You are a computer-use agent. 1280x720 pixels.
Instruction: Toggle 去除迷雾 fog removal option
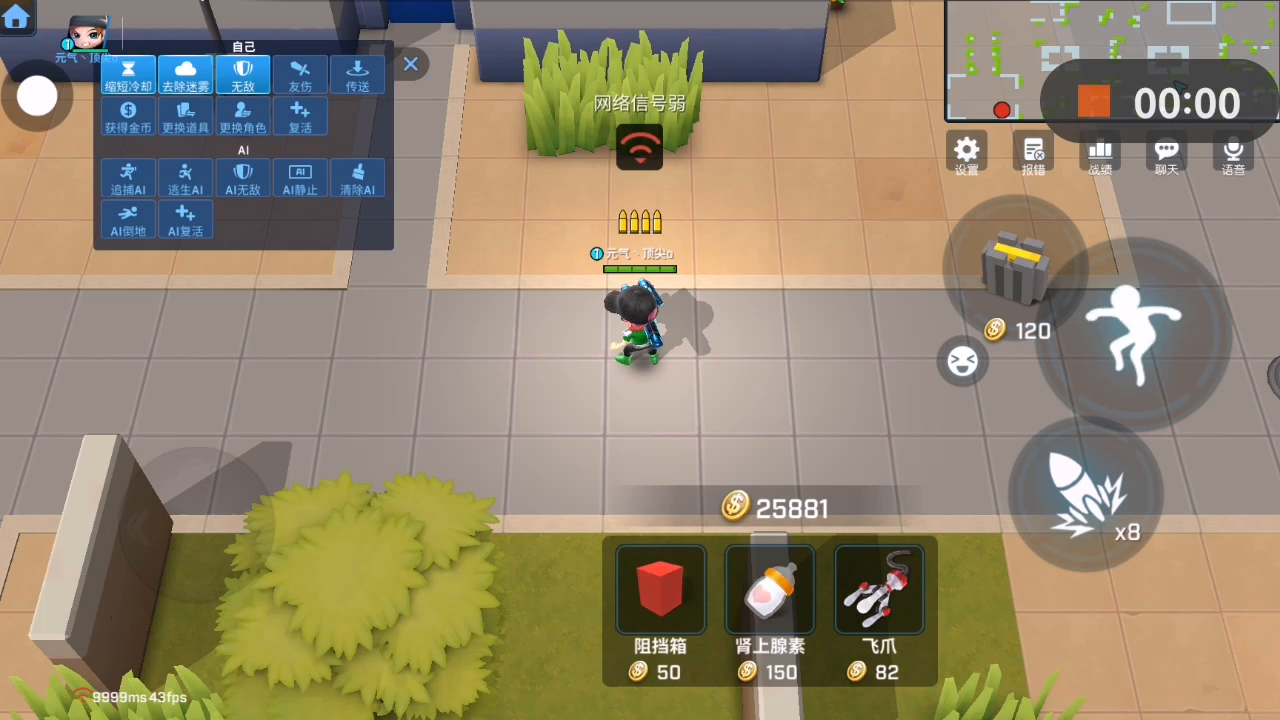click(x=186, y=75)
